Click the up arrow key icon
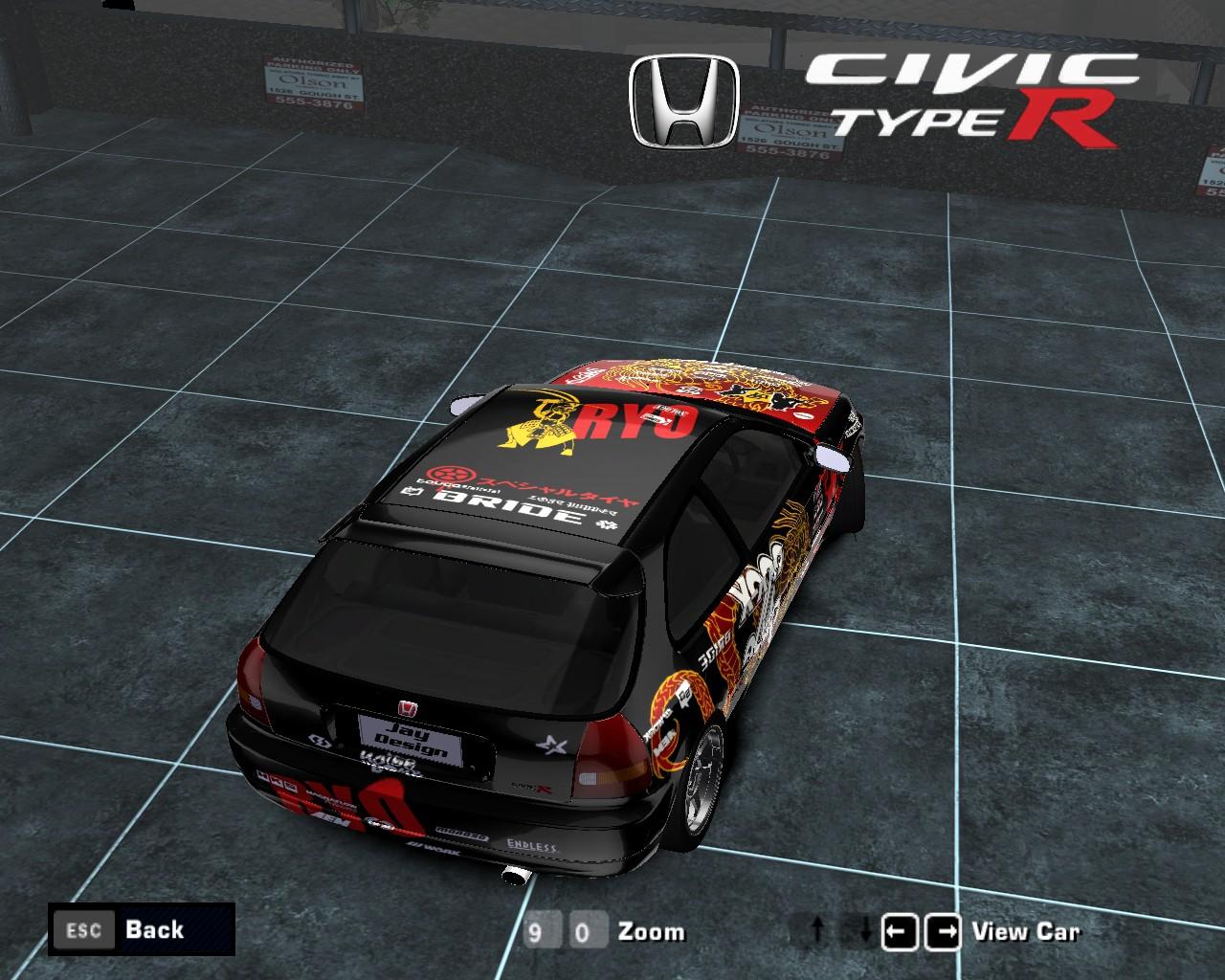This screenshot has height=980, width=1225. click(818, 929)
